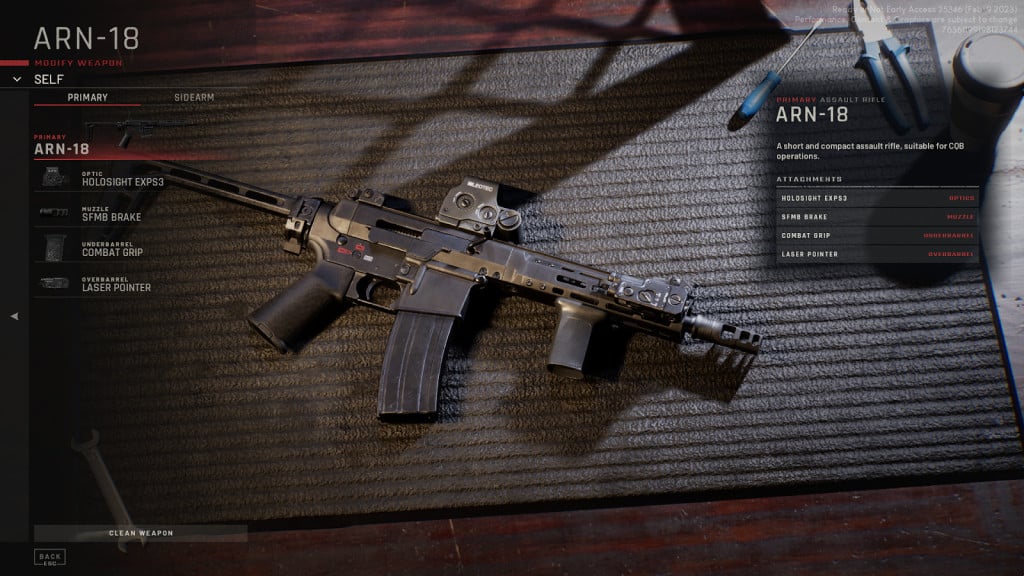Change the SFMB Brake muzzle slot

click(x=111, y=214)
